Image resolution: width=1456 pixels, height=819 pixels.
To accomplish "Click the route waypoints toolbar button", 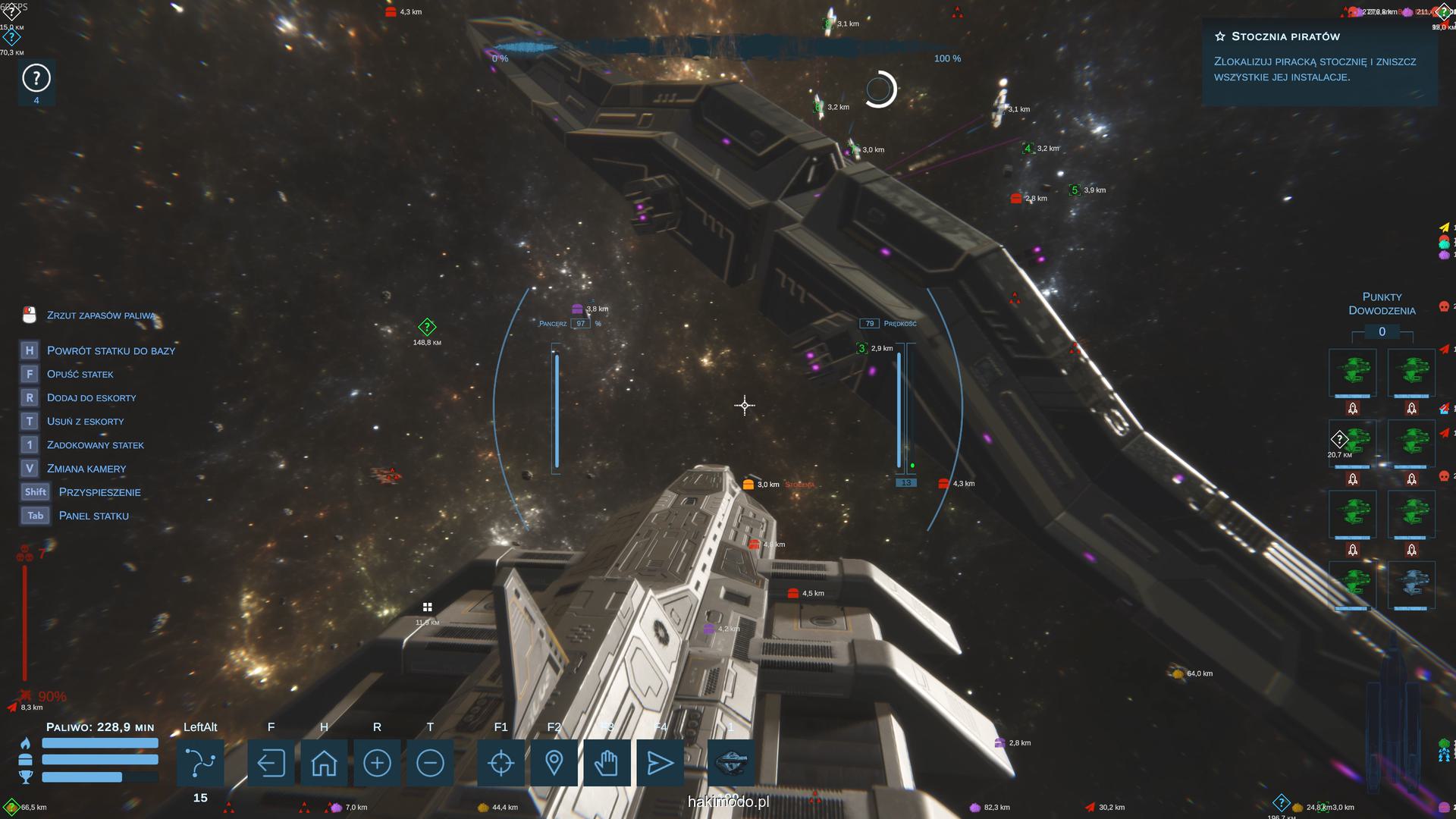I will (200, 763).
